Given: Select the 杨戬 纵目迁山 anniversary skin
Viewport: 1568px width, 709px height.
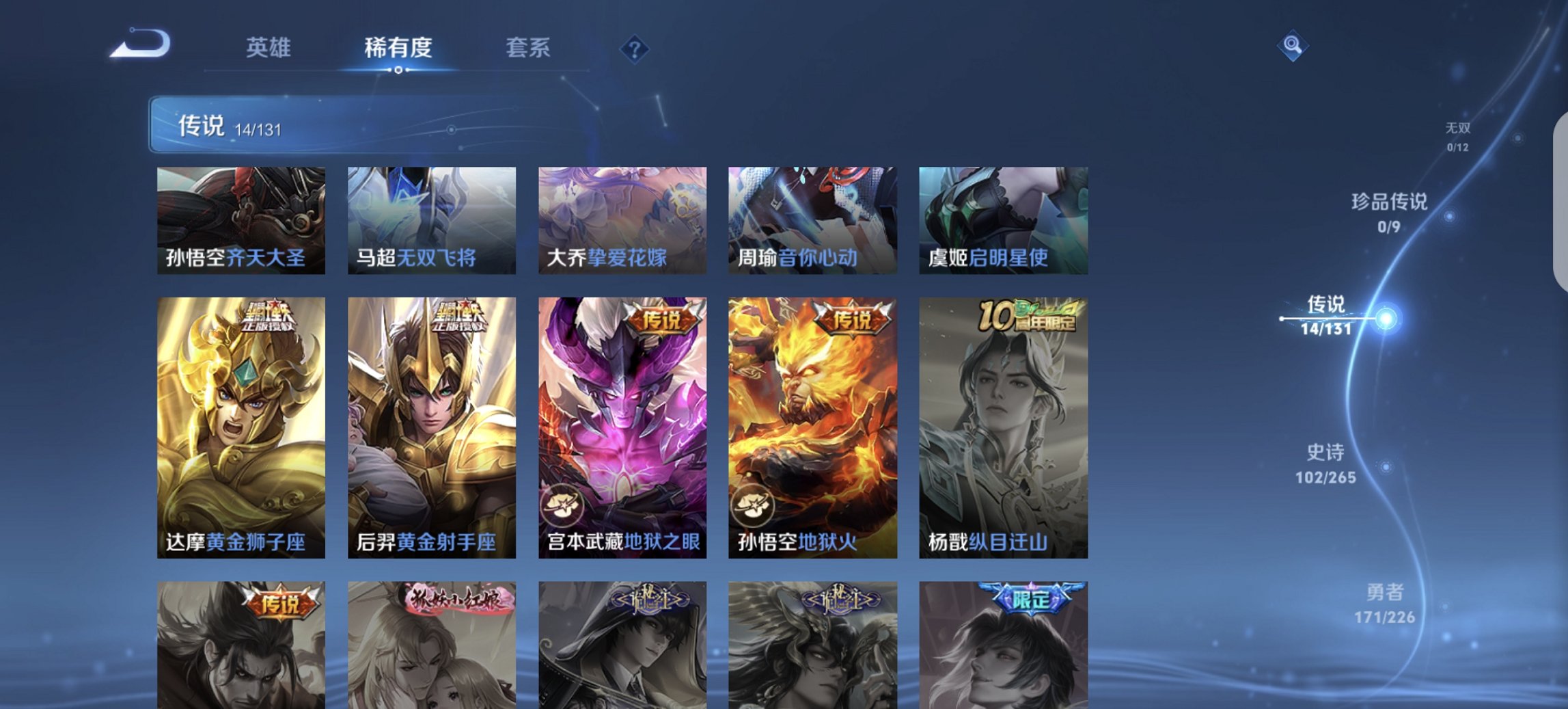Looking at the screenshot, I should 1001,427.
